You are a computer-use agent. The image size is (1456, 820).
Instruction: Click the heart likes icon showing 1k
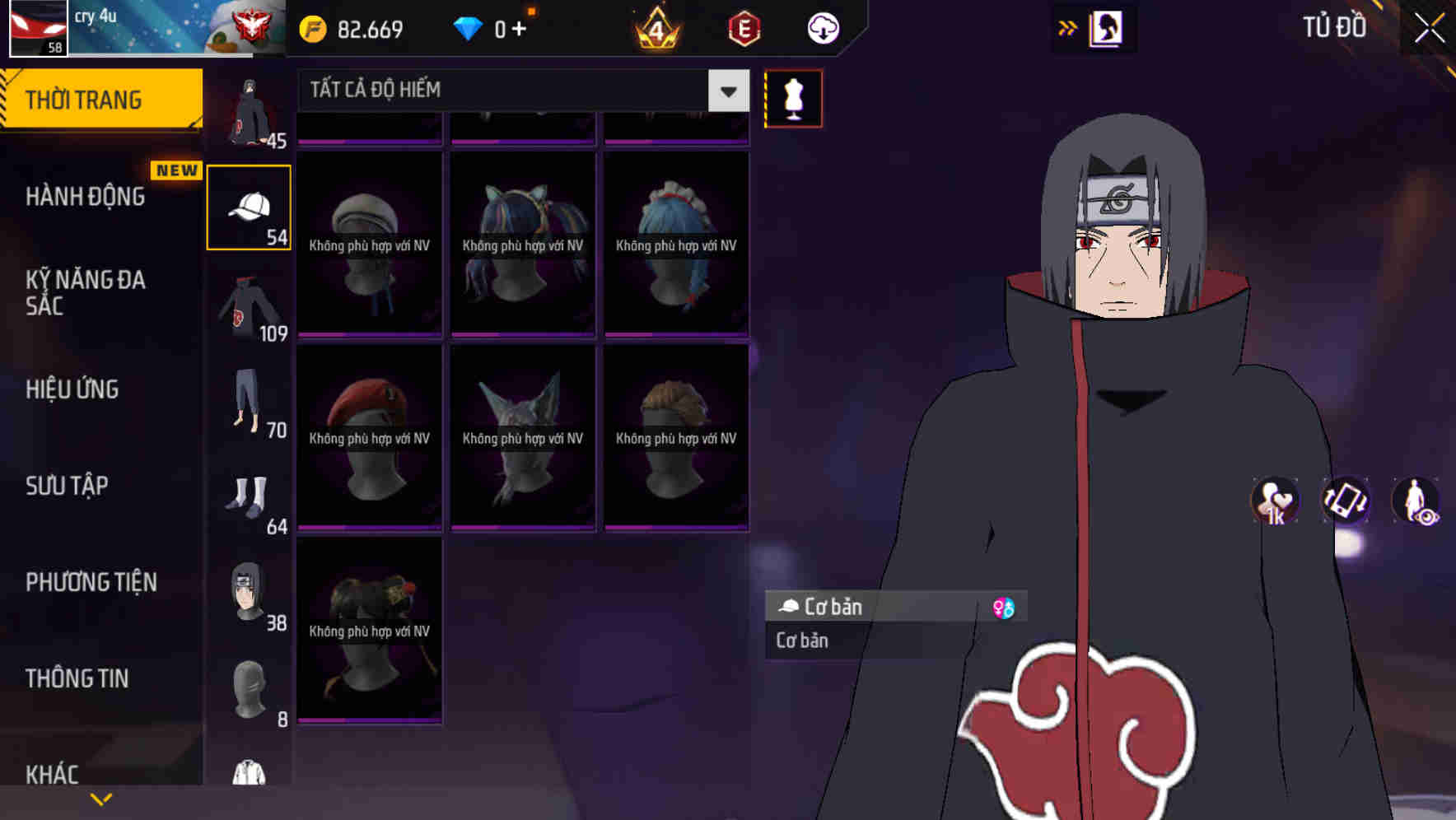point(1273,501)
